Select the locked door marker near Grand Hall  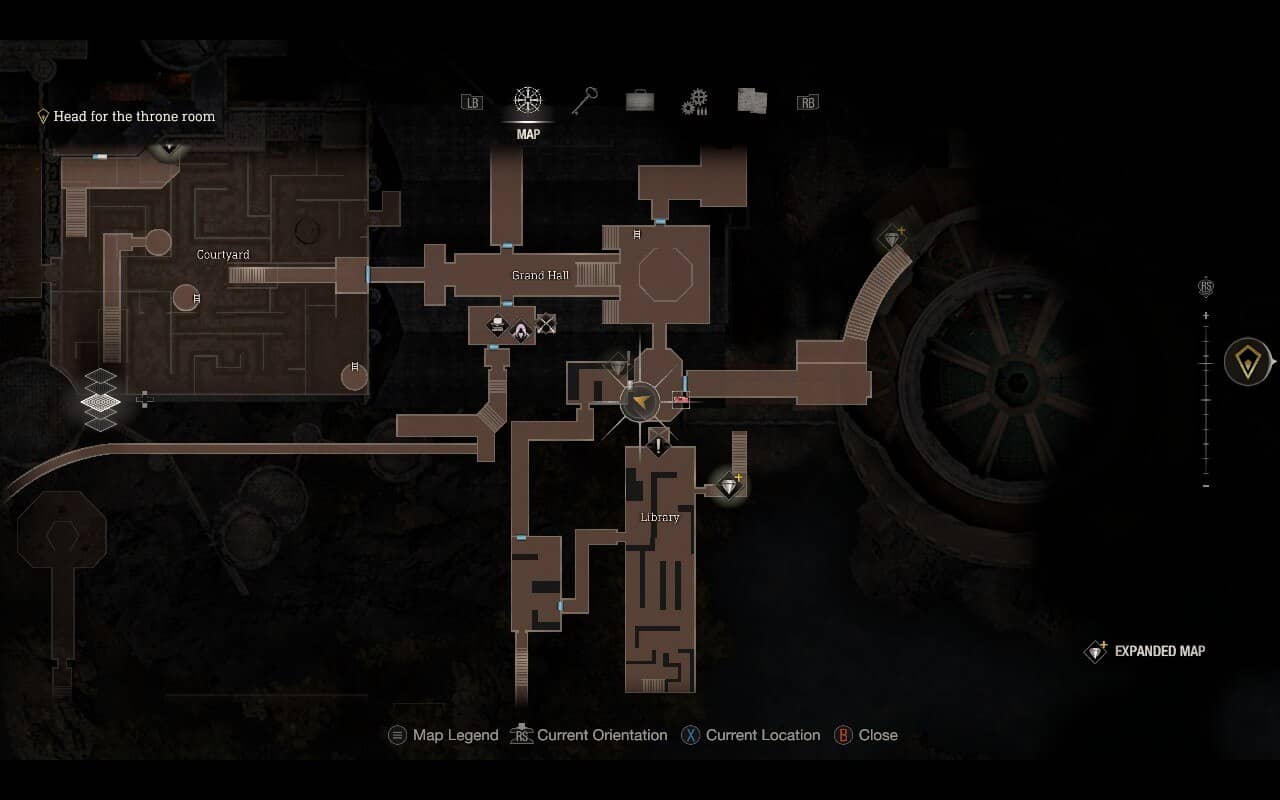coord(546,322)
